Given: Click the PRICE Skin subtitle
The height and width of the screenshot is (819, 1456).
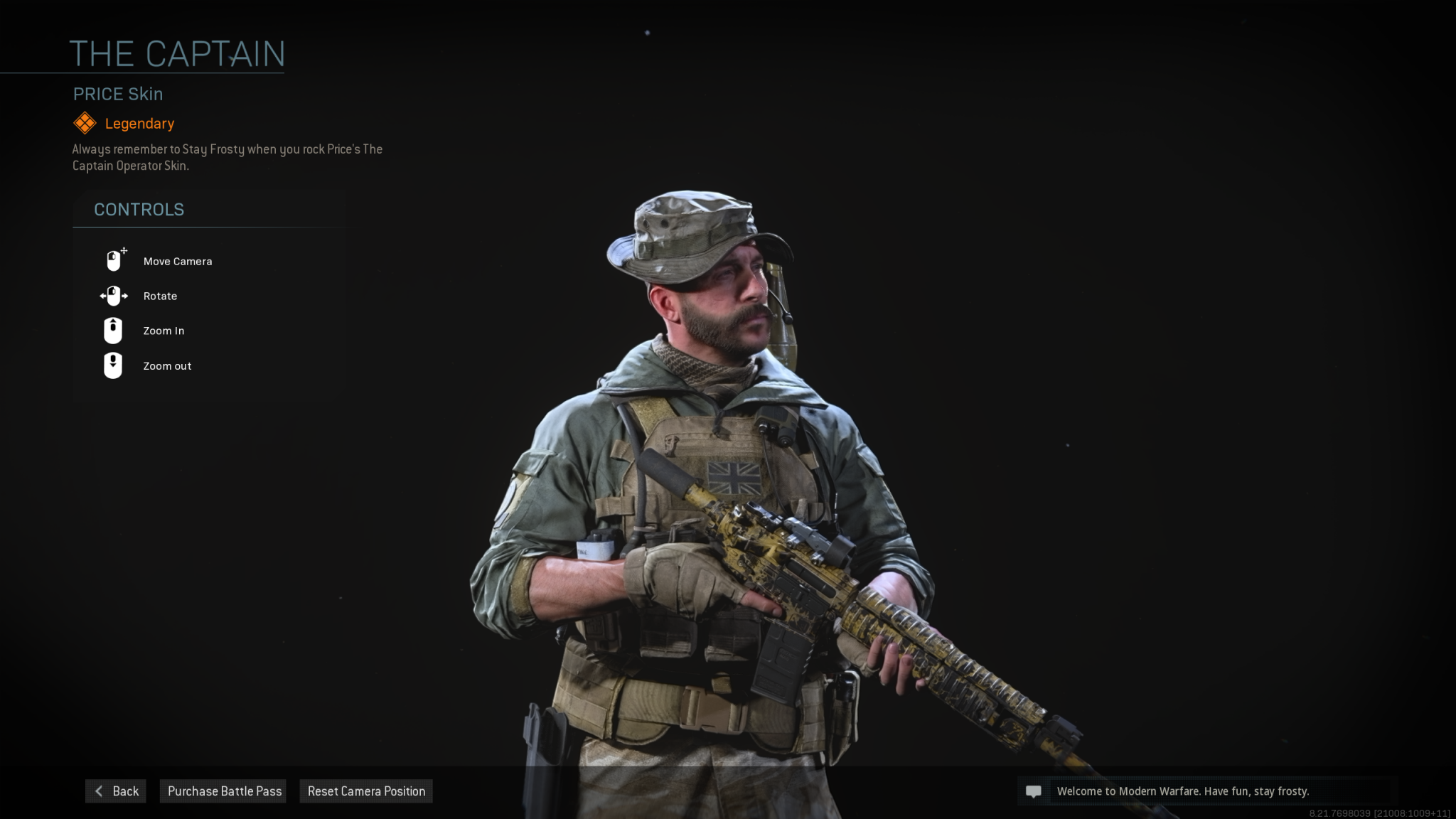Looking at the screenshot, I should coord(117,93).
